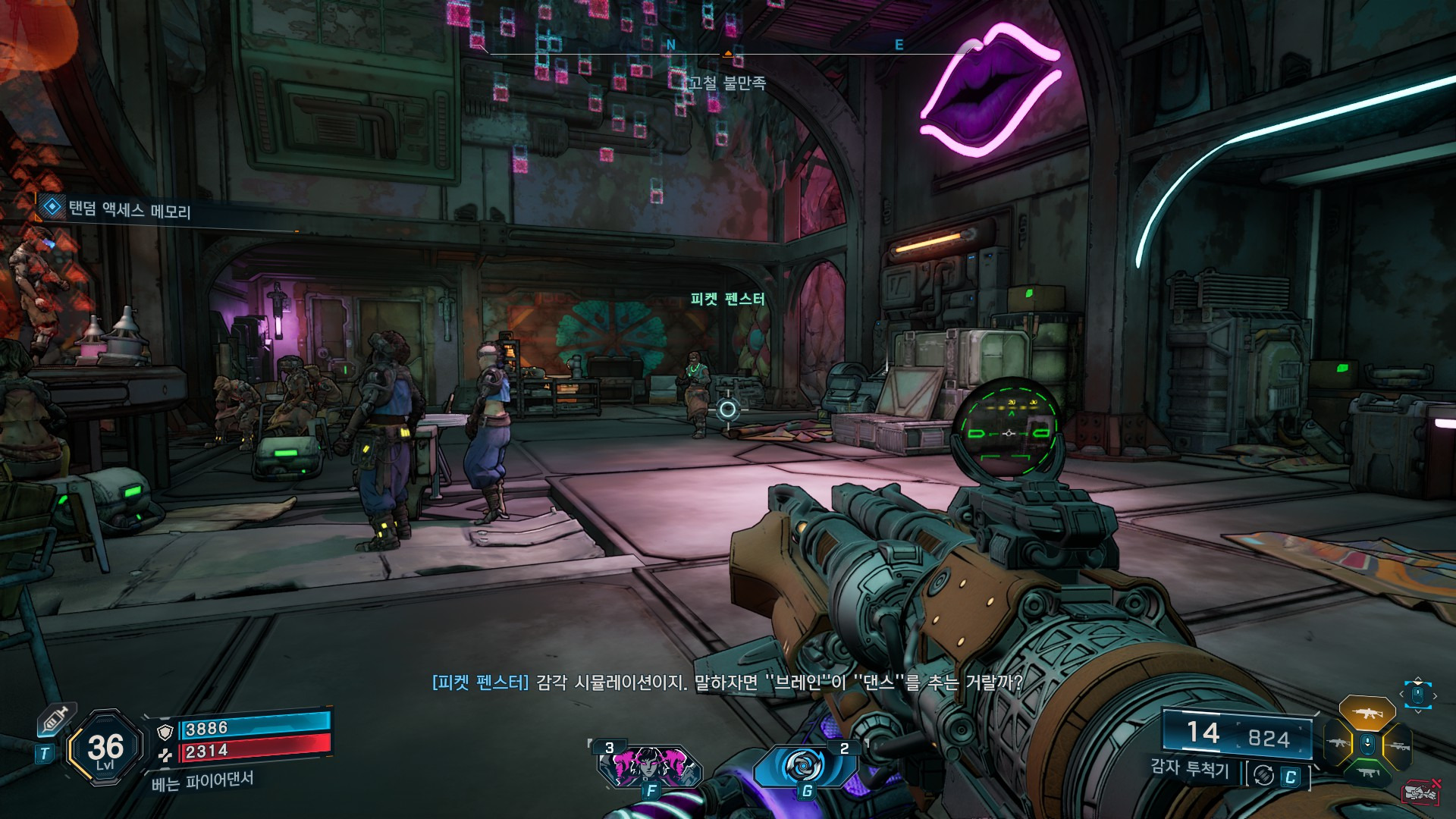1456x819 pixels.
Task: Select the 탠덤 액세스 메모리 quest tracker
Action: 129,209
